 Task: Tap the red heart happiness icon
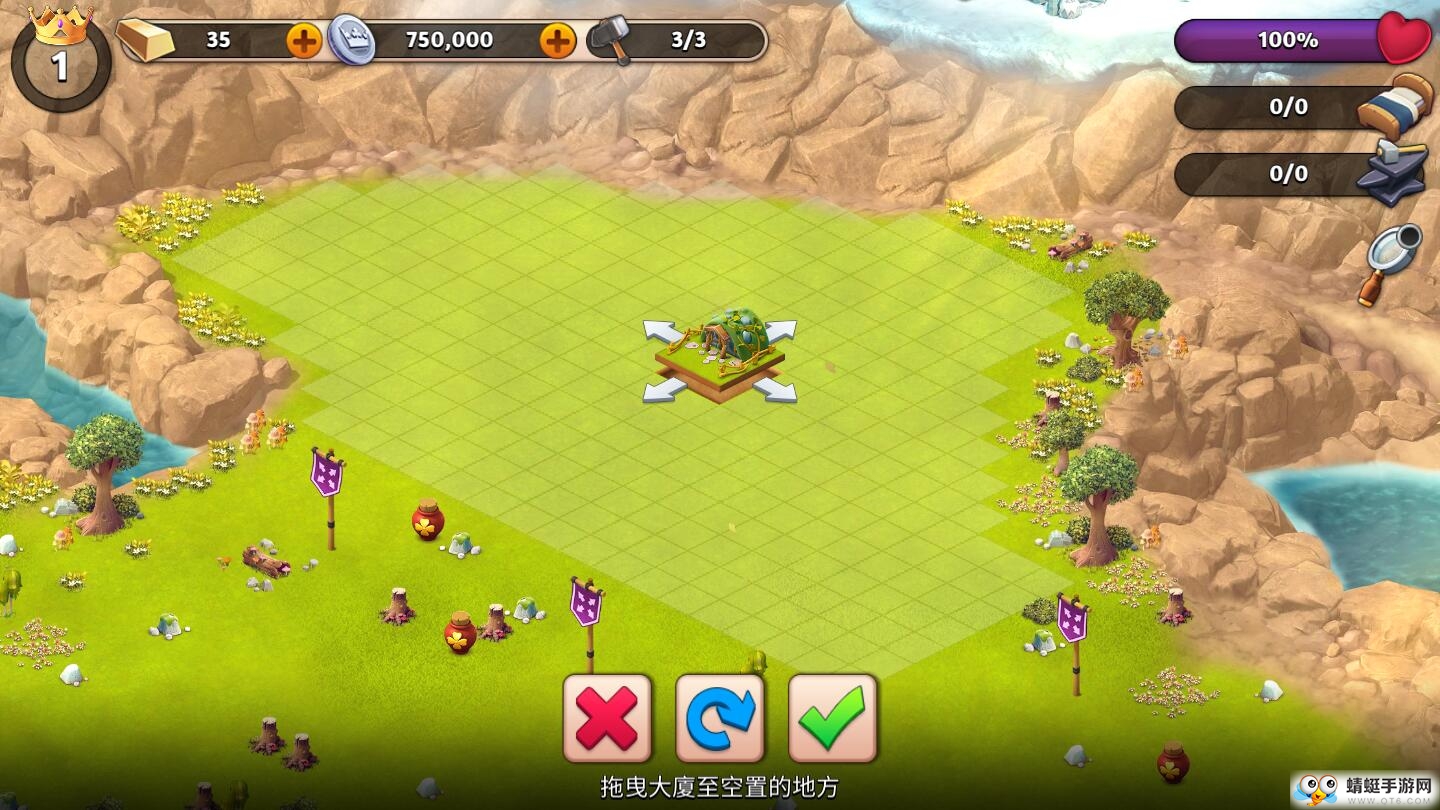click(x=1403, y=40)
